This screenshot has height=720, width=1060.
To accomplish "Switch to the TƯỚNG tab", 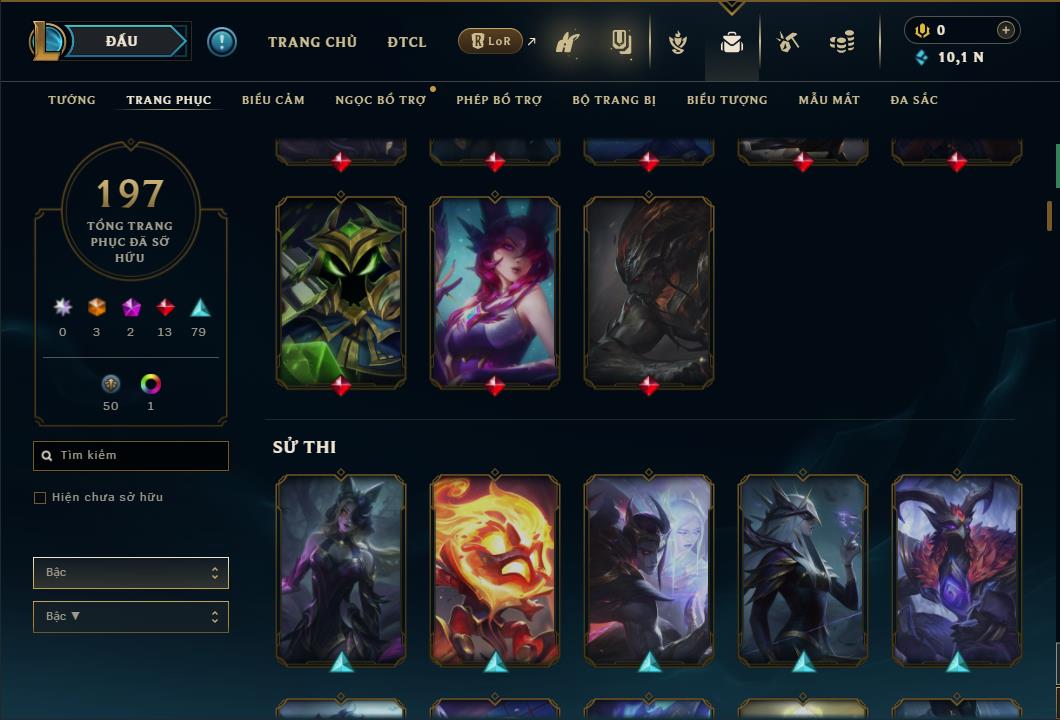I will (x=72, y=100).
